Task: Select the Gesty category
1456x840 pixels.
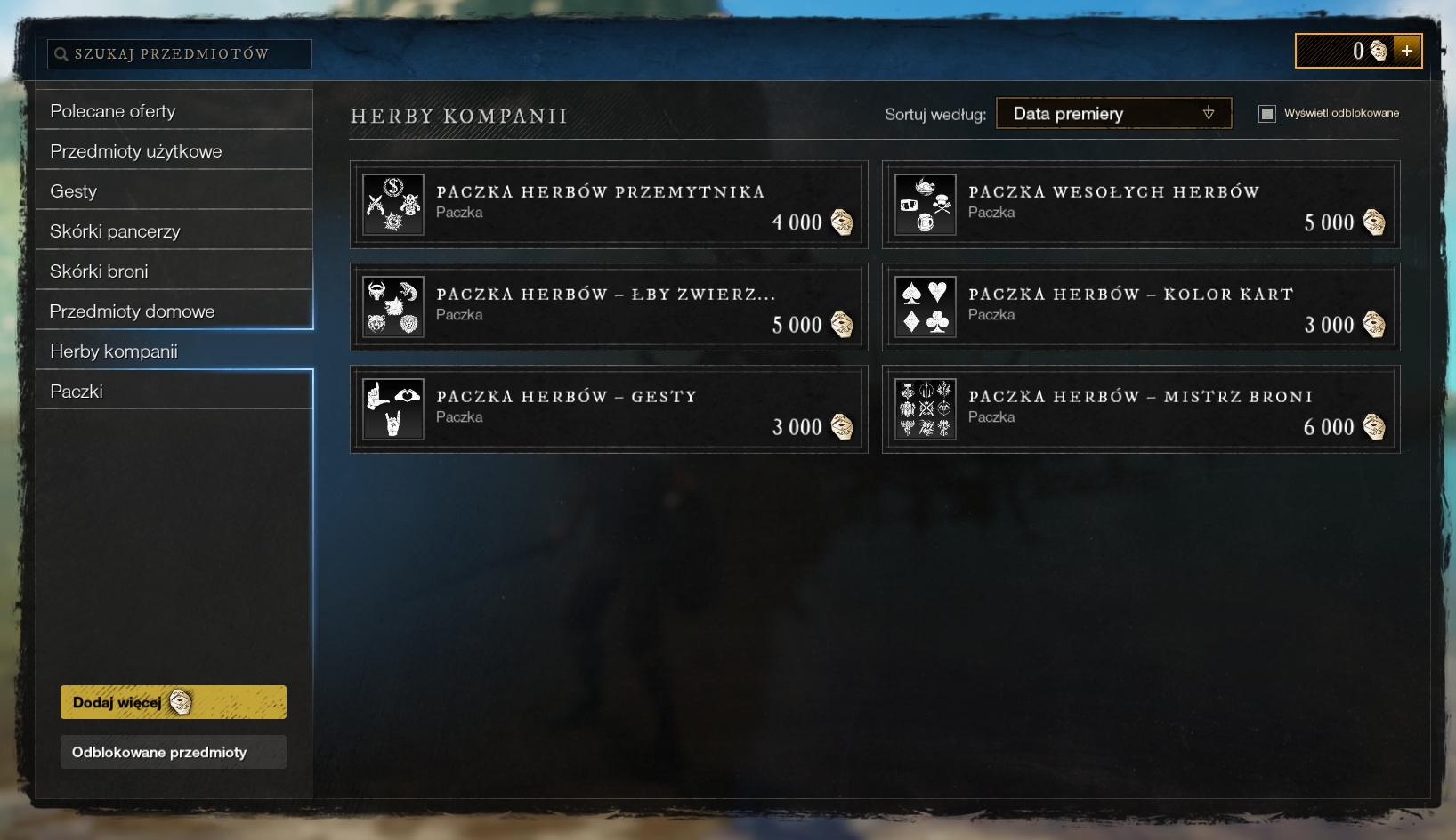Action: (x=174, y=191)
